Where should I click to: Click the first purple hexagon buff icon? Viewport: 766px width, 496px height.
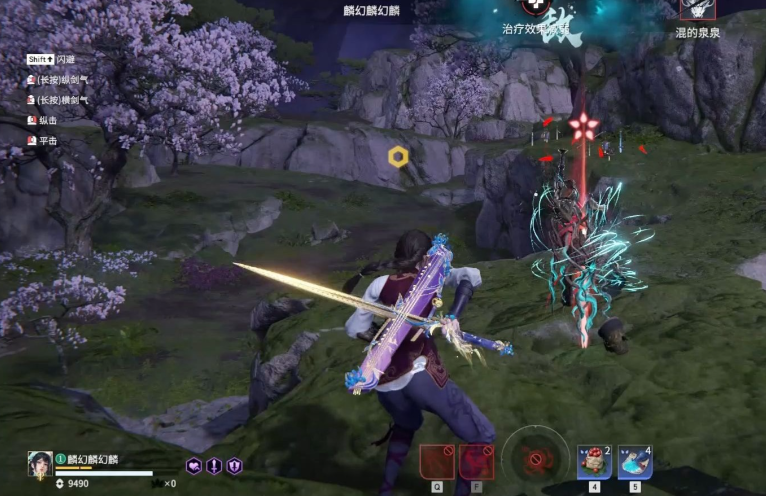(194, 466)
